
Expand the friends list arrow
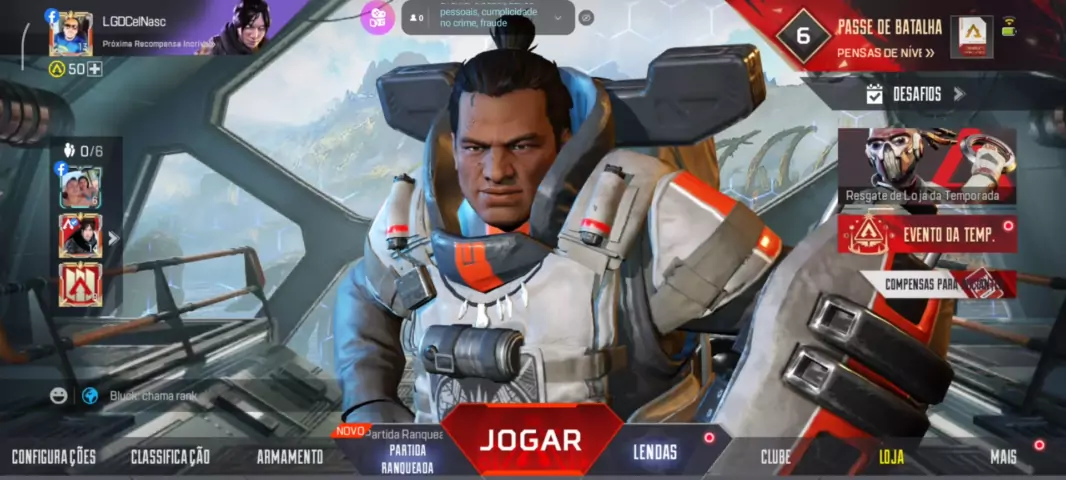pyautogui.click(x=113, y=238)
